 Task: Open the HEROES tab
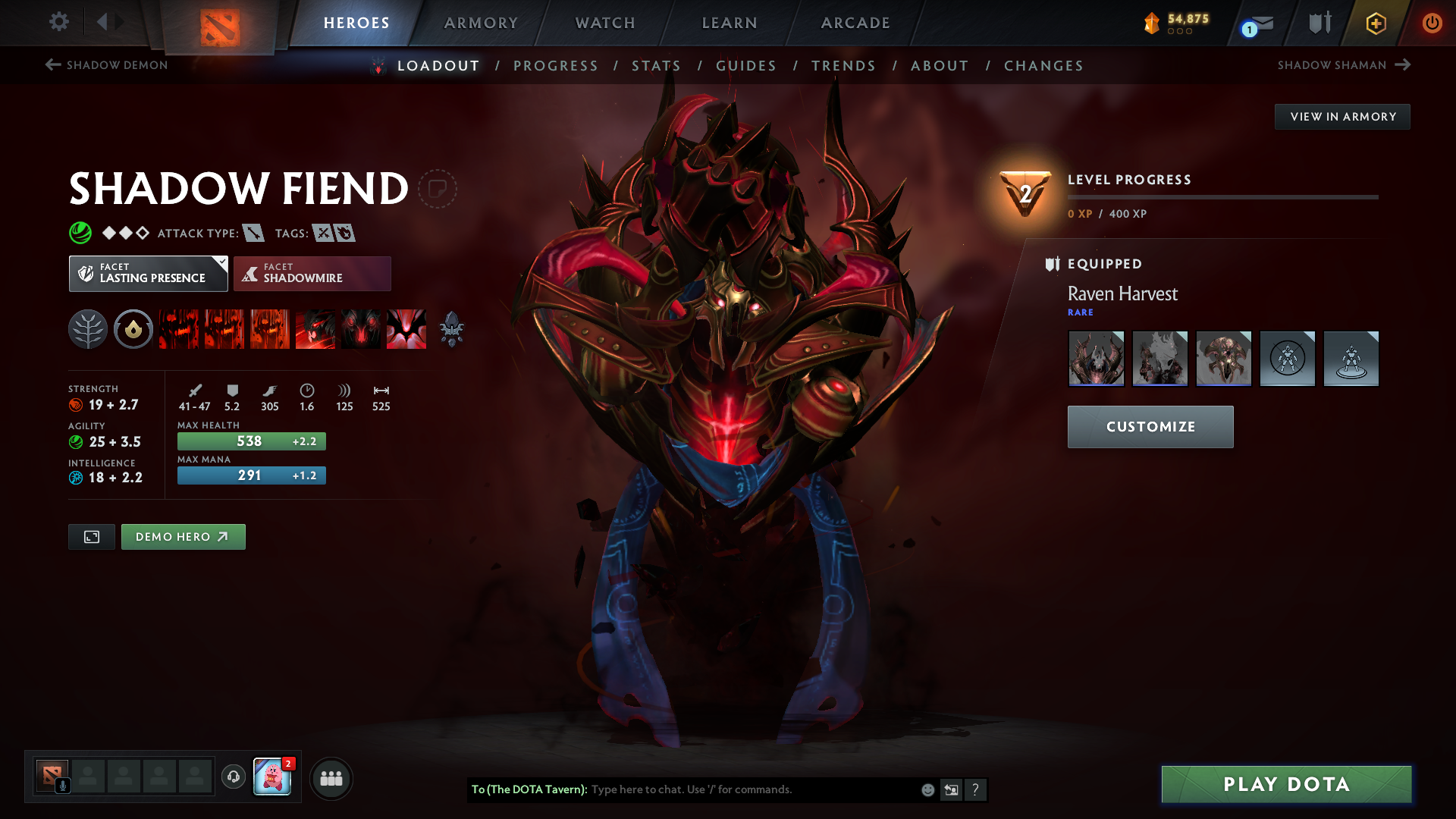pos(356,23)
